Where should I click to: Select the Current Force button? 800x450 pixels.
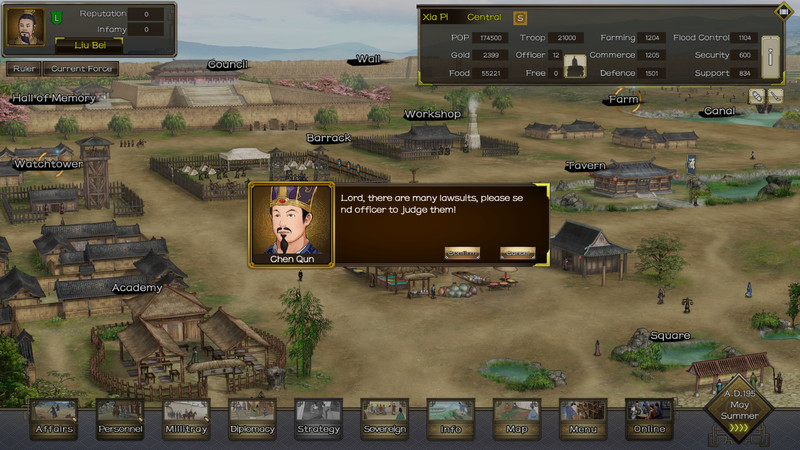pos(80,69)
